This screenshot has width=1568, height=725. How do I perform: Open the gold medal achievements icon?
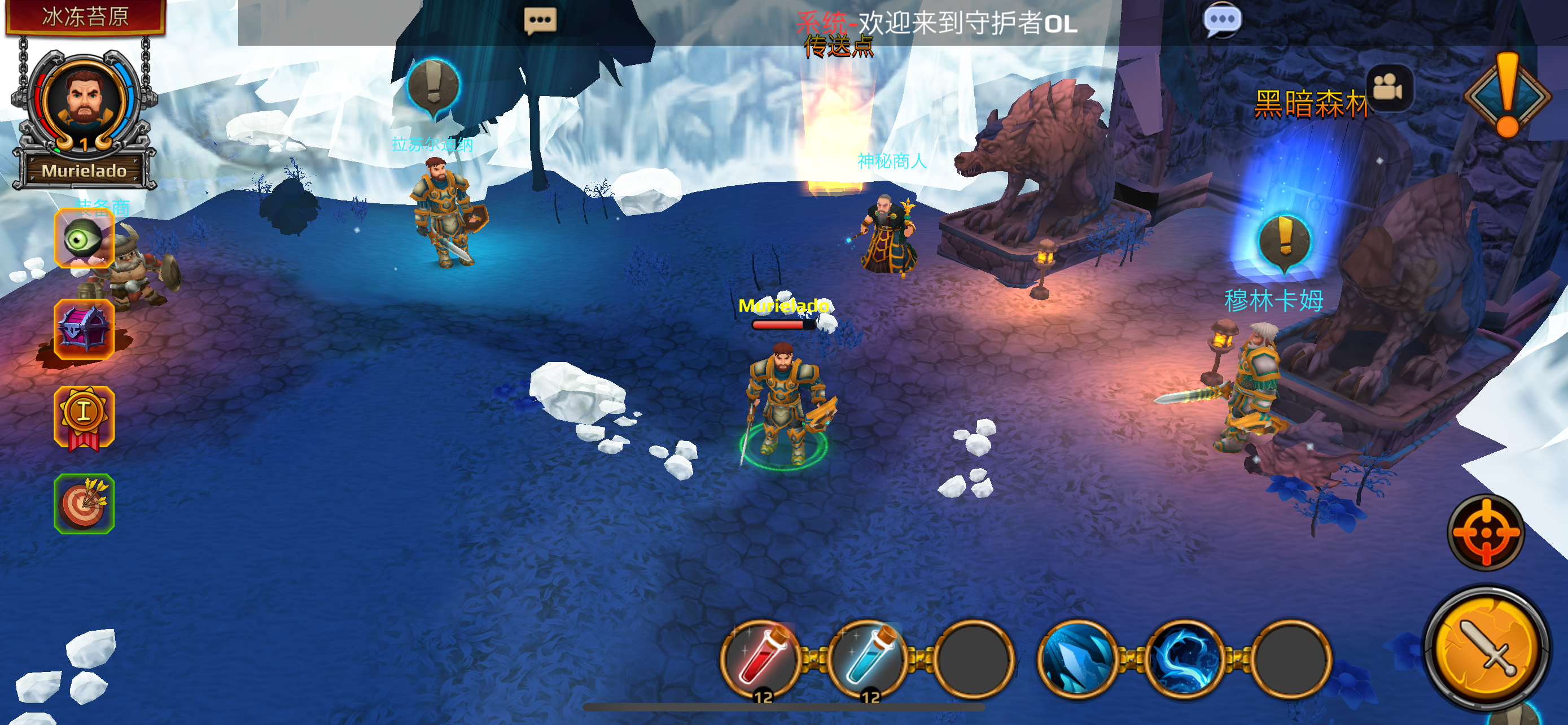(x=84, y=417)
